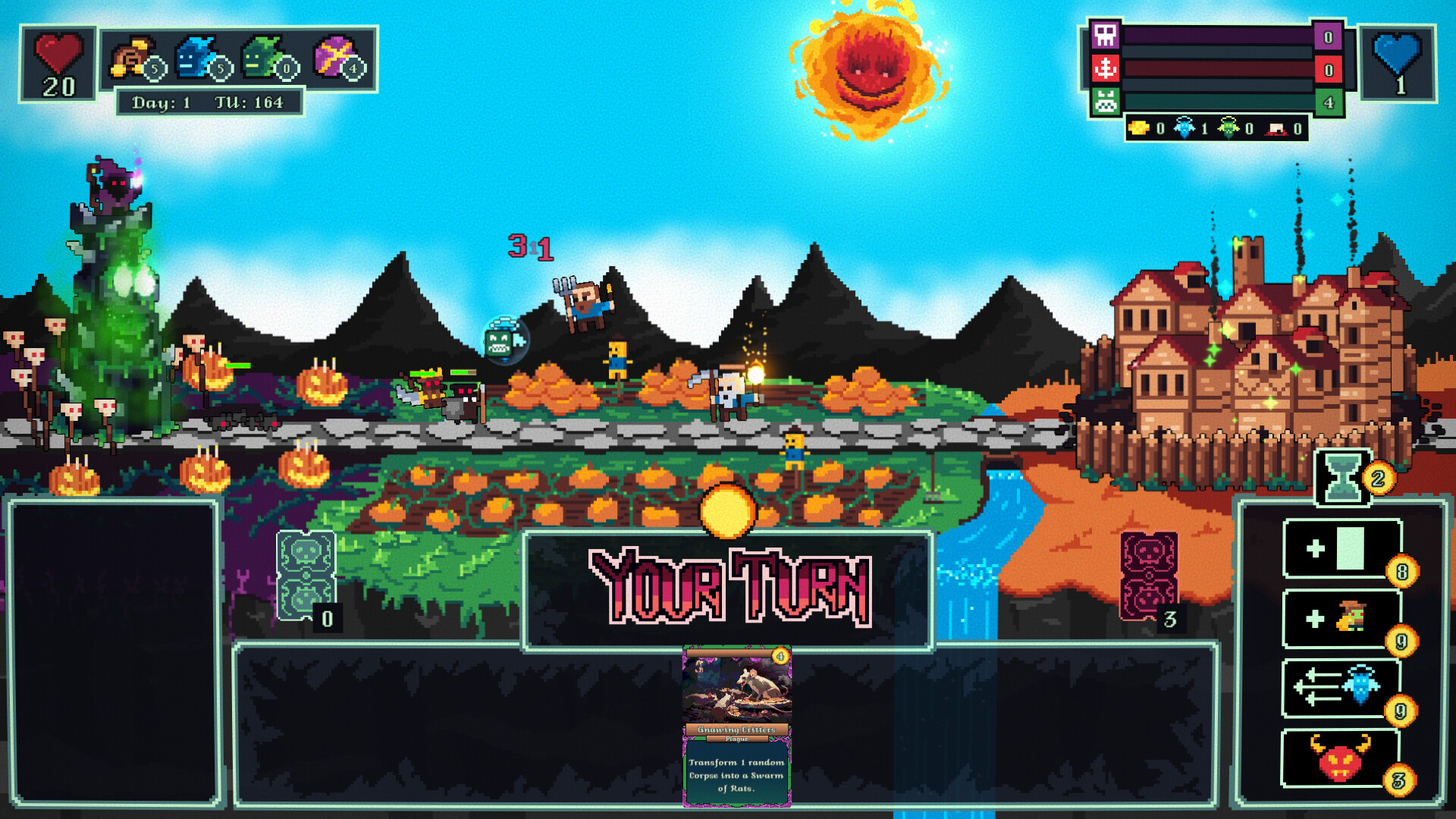Click the Day 1 TU 164 display
Image resolution: width=1456 pixels, height=819 pixels.
point(211,100)
